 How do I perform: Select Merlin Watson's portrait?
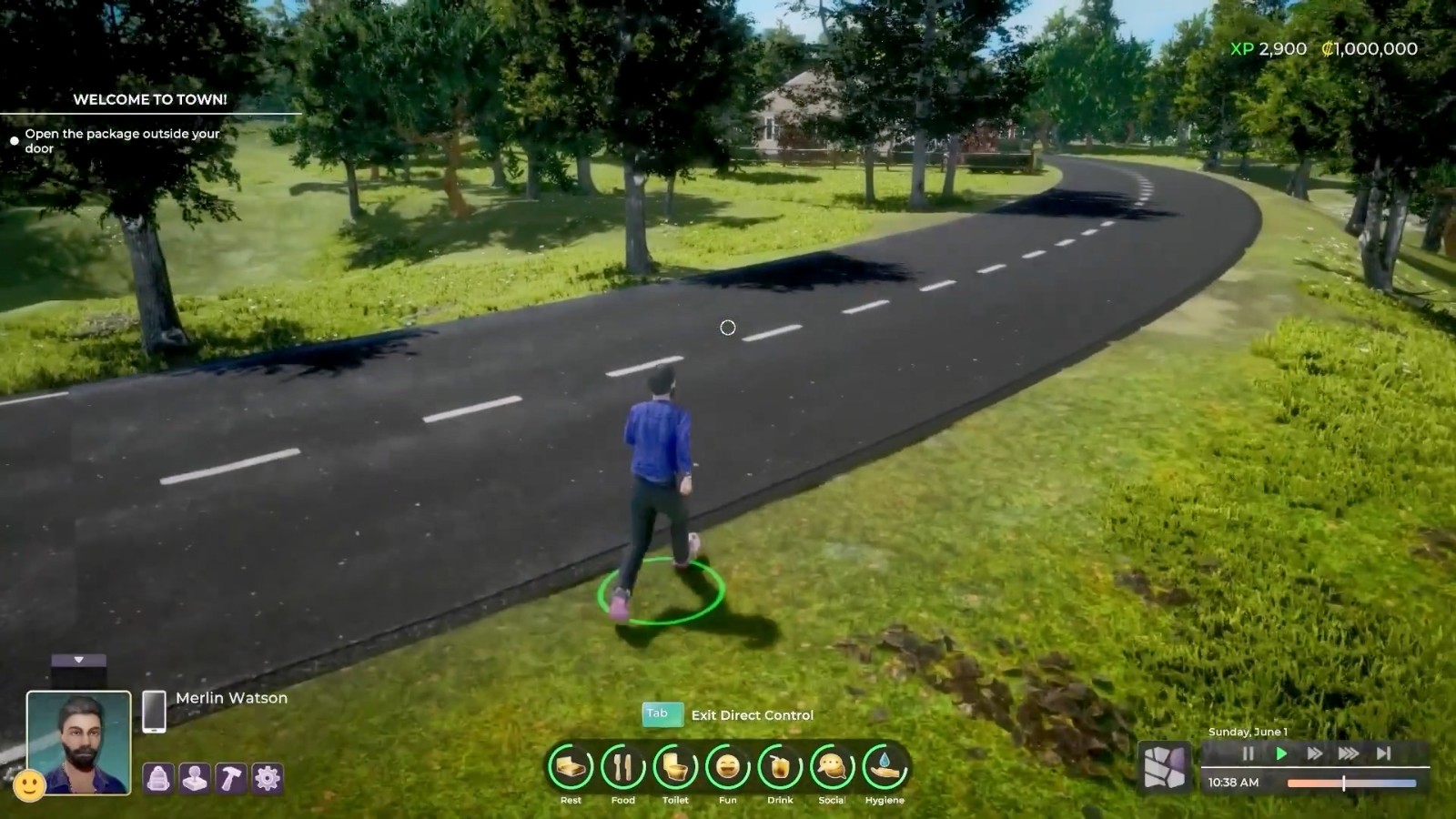[79, 742]
